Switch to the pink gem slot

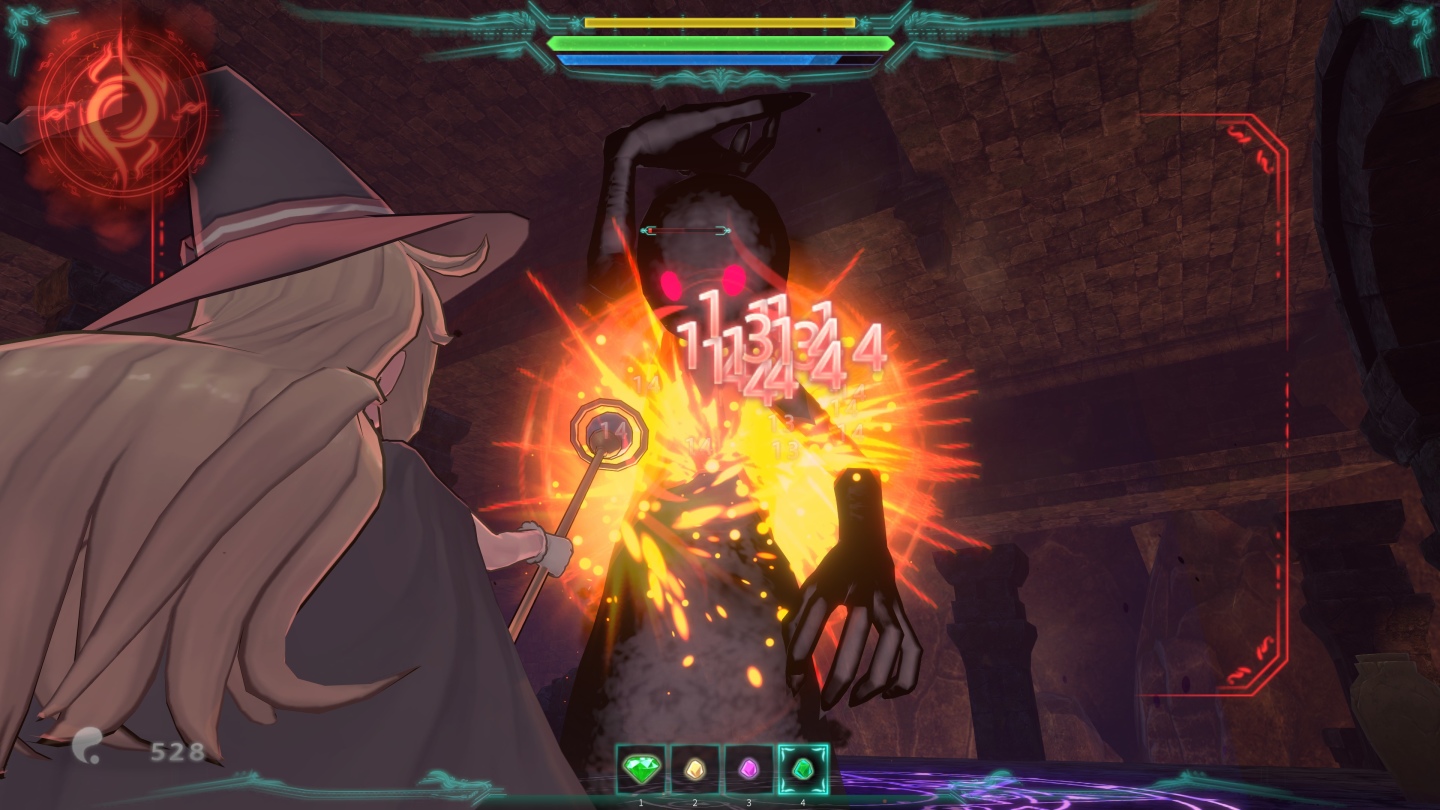[x=748, y=769]
